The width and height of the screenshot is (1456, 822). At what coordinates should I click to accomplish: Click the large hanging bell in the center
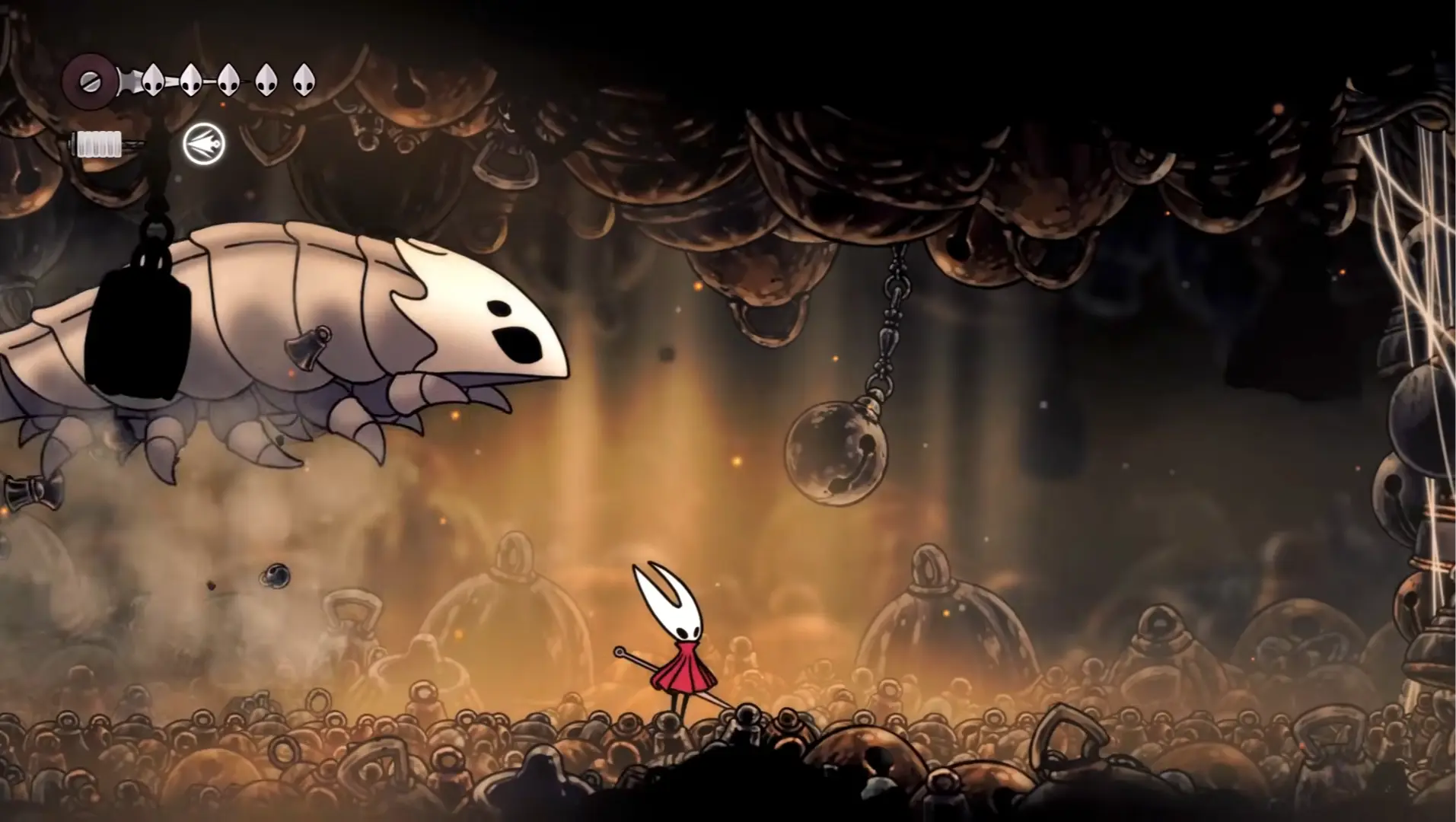pos(836,453)
